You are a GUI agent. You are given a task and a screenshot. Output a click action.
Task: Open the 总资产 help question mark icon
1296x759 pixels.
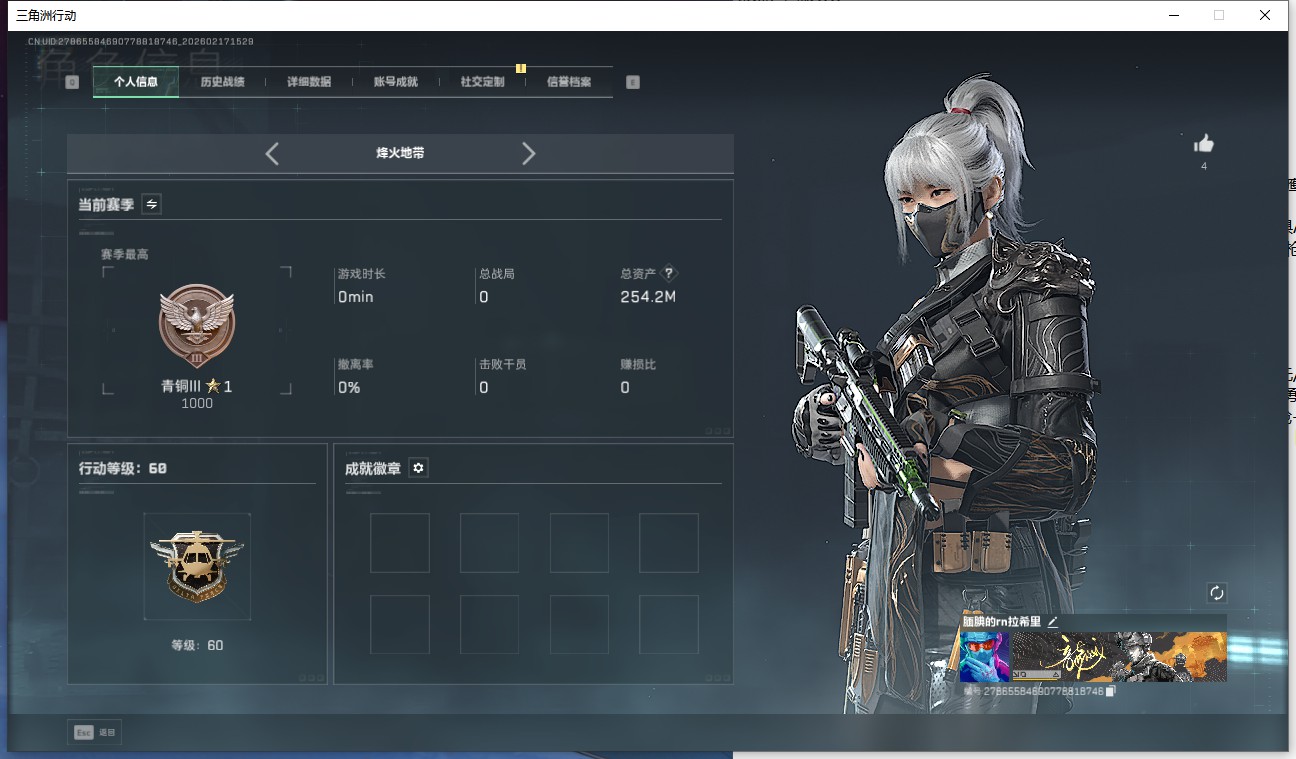(668, 272)
